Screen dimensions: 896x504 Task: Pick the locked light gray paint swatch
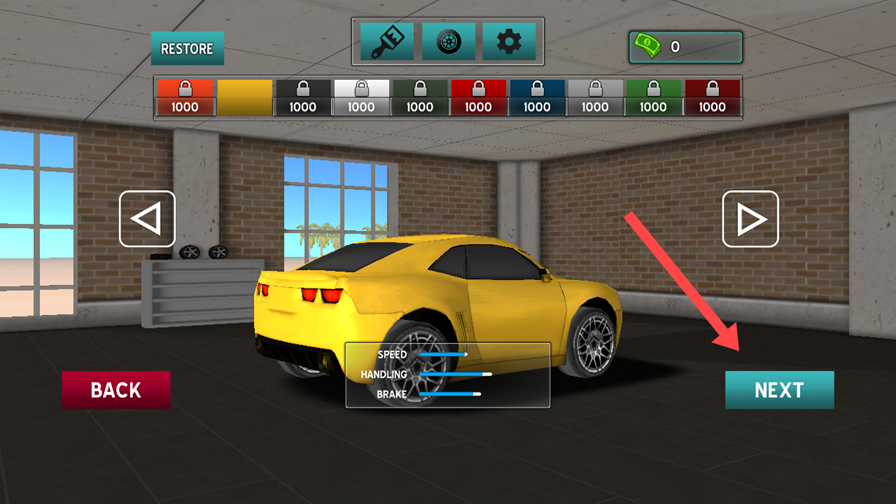tap(595, 98)
